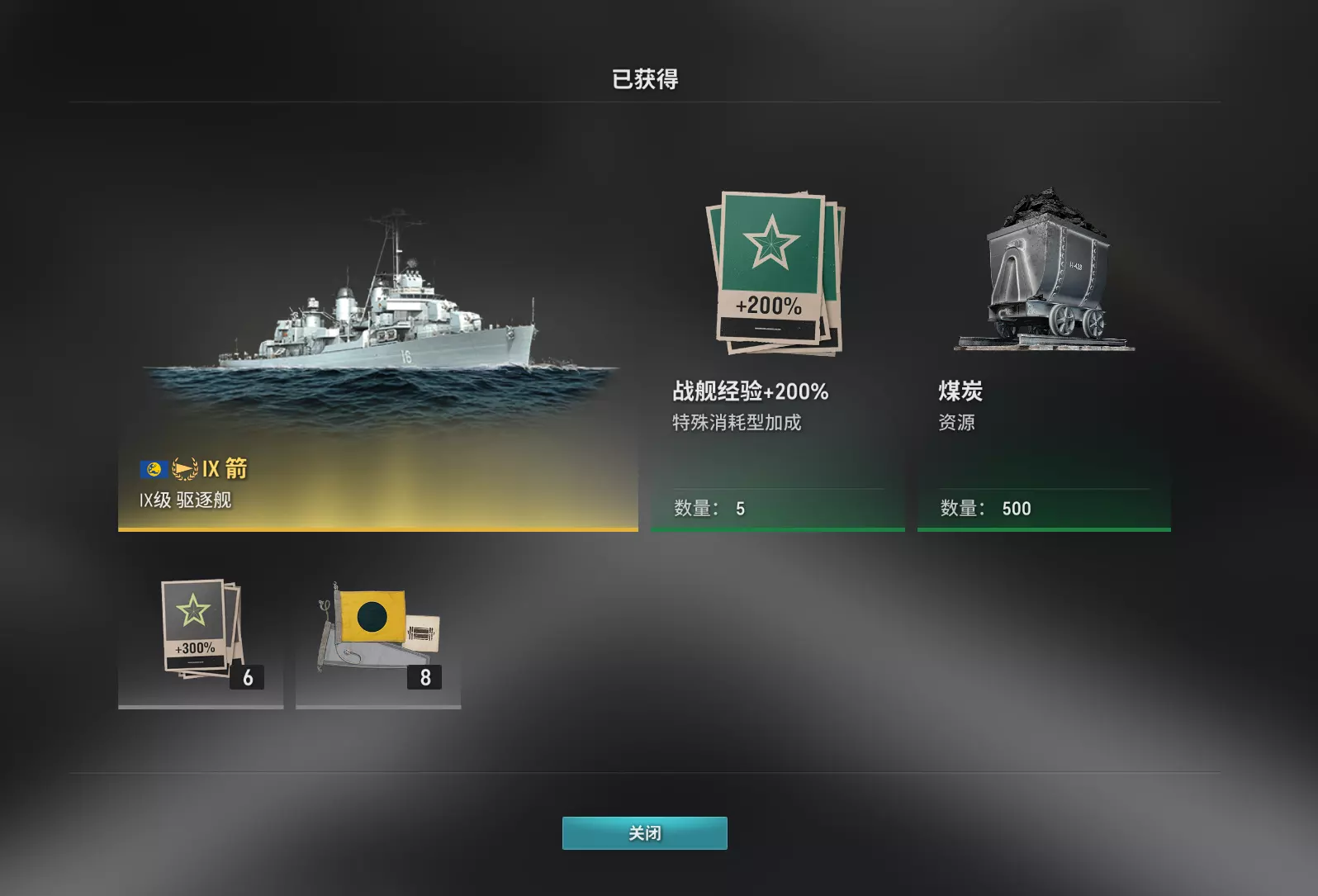Click the count badge showing 8
The width and height of the screenshot is (1318, 896).
pyautogui.click(x=425, y=678)
